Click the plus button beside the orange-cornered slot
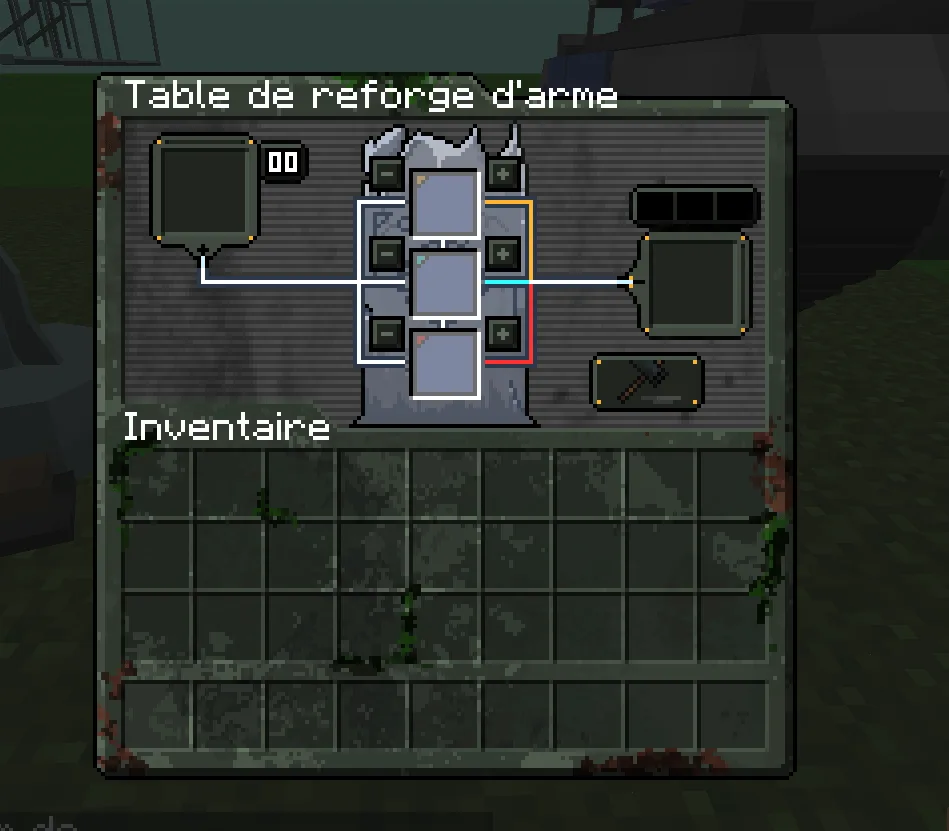This screenshot has height=831, width=949. click(503, 174)
